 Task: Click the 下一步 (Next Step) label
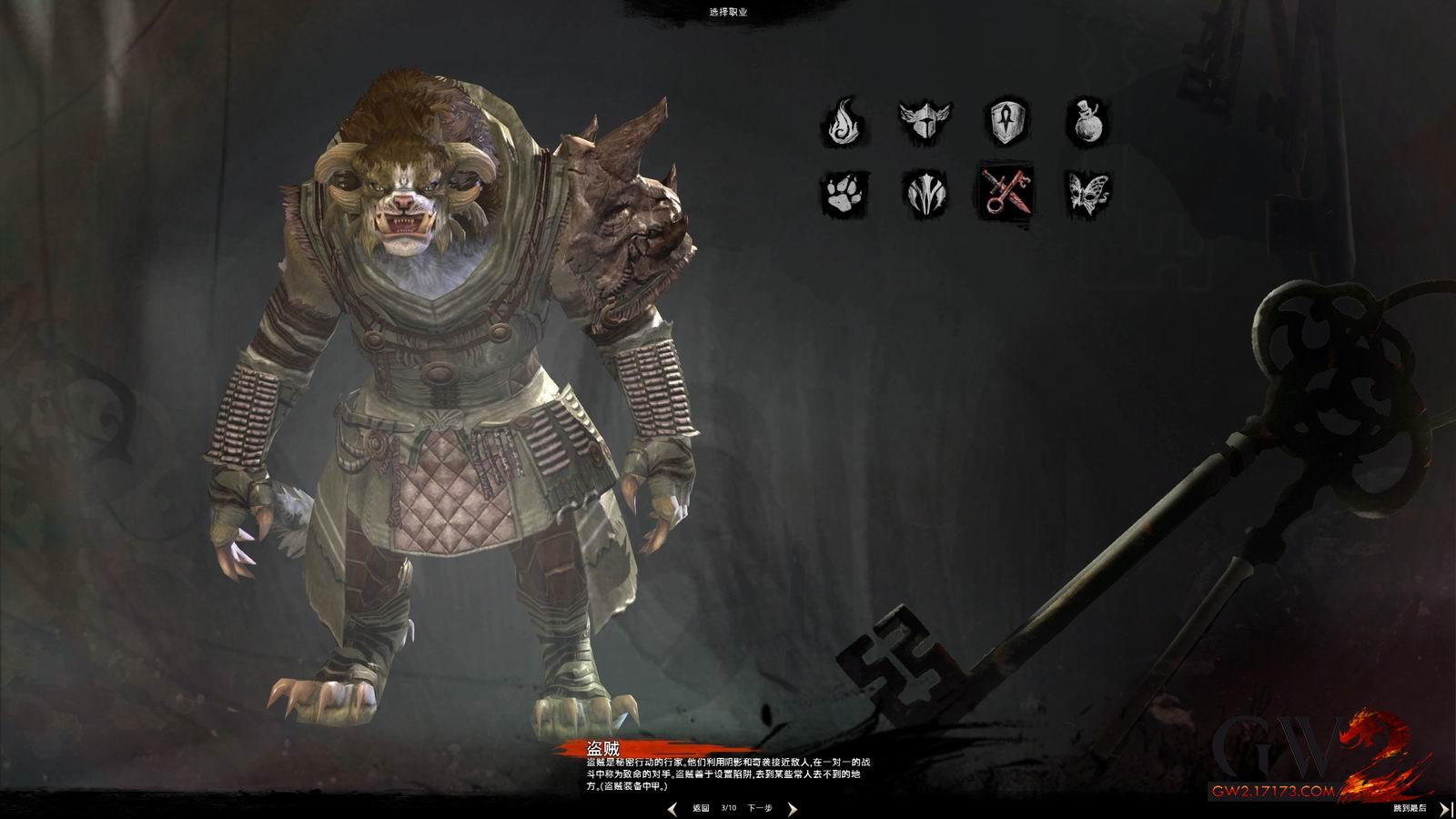(760, 808)
